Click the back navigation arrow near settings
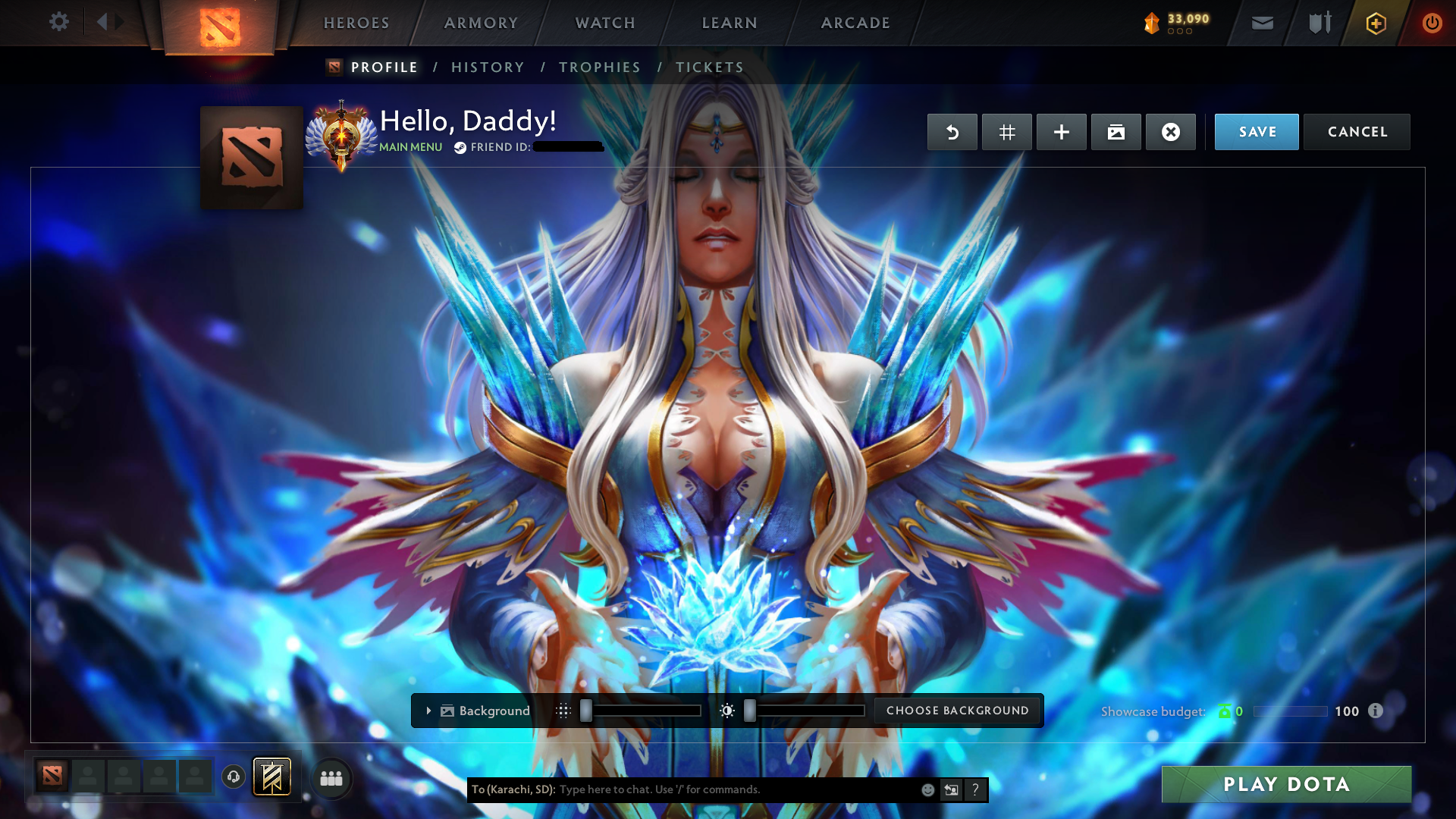This screenshot has width=1456, height=819. [x=105, y=22]
